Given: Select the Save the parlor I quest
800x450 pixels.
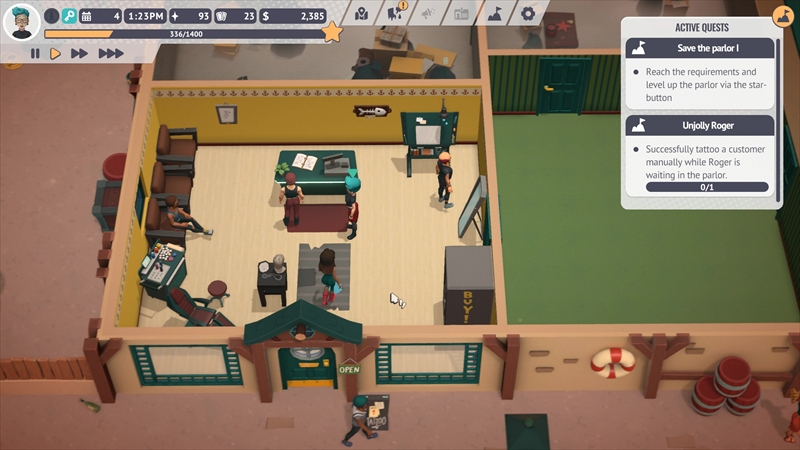Looking at the screenshot, I should coord(700,48).
